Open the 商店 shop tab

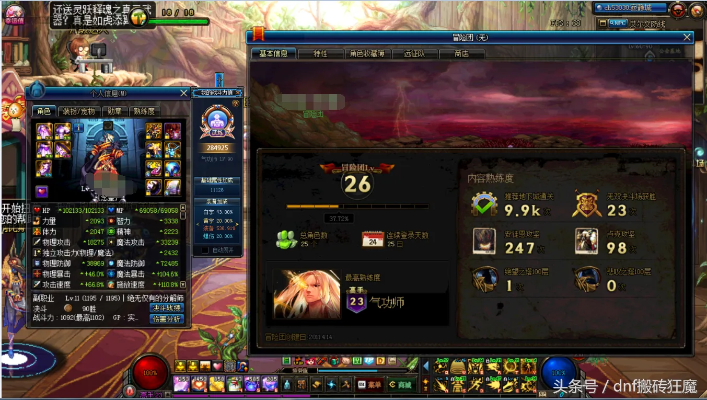click(x=462, y=54)
